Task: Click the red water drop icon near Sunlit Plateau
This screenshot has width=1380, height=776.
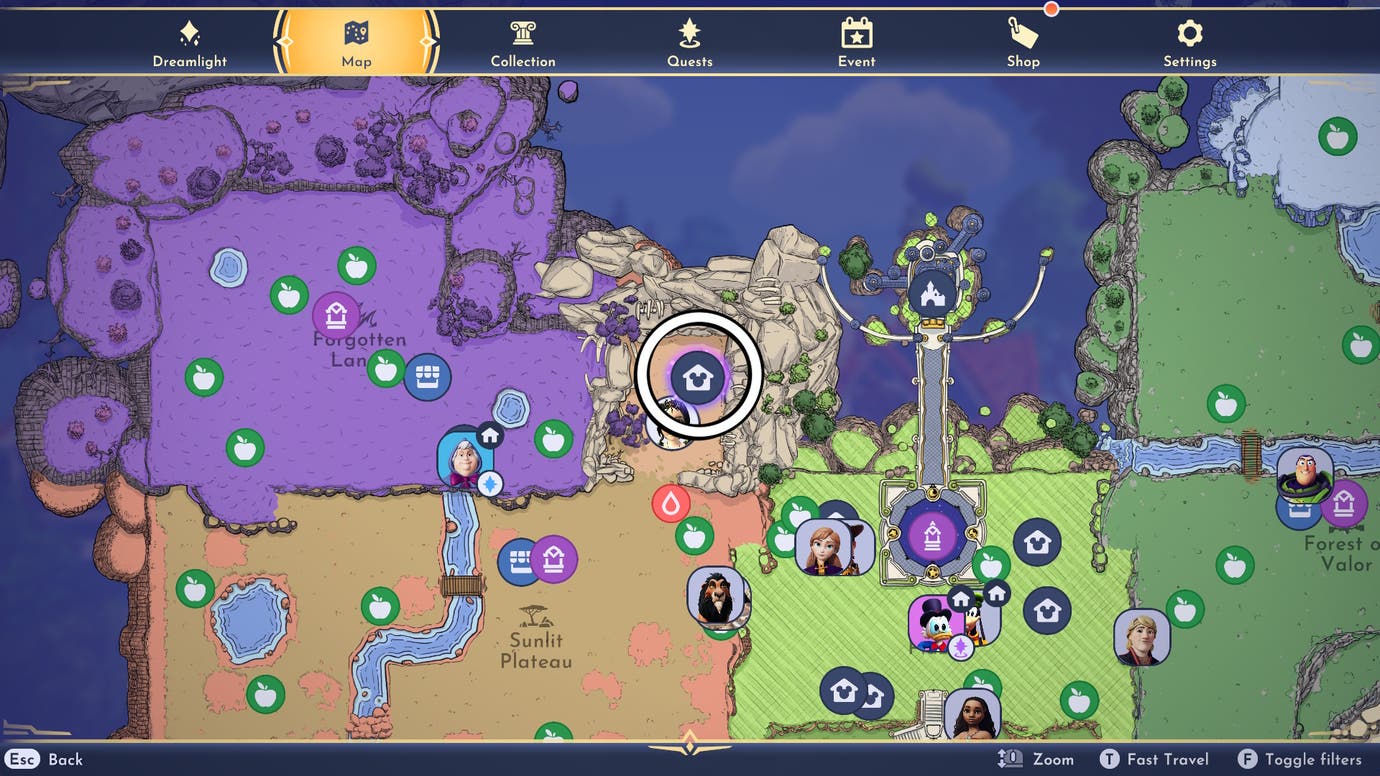Action: coord(670,503)
